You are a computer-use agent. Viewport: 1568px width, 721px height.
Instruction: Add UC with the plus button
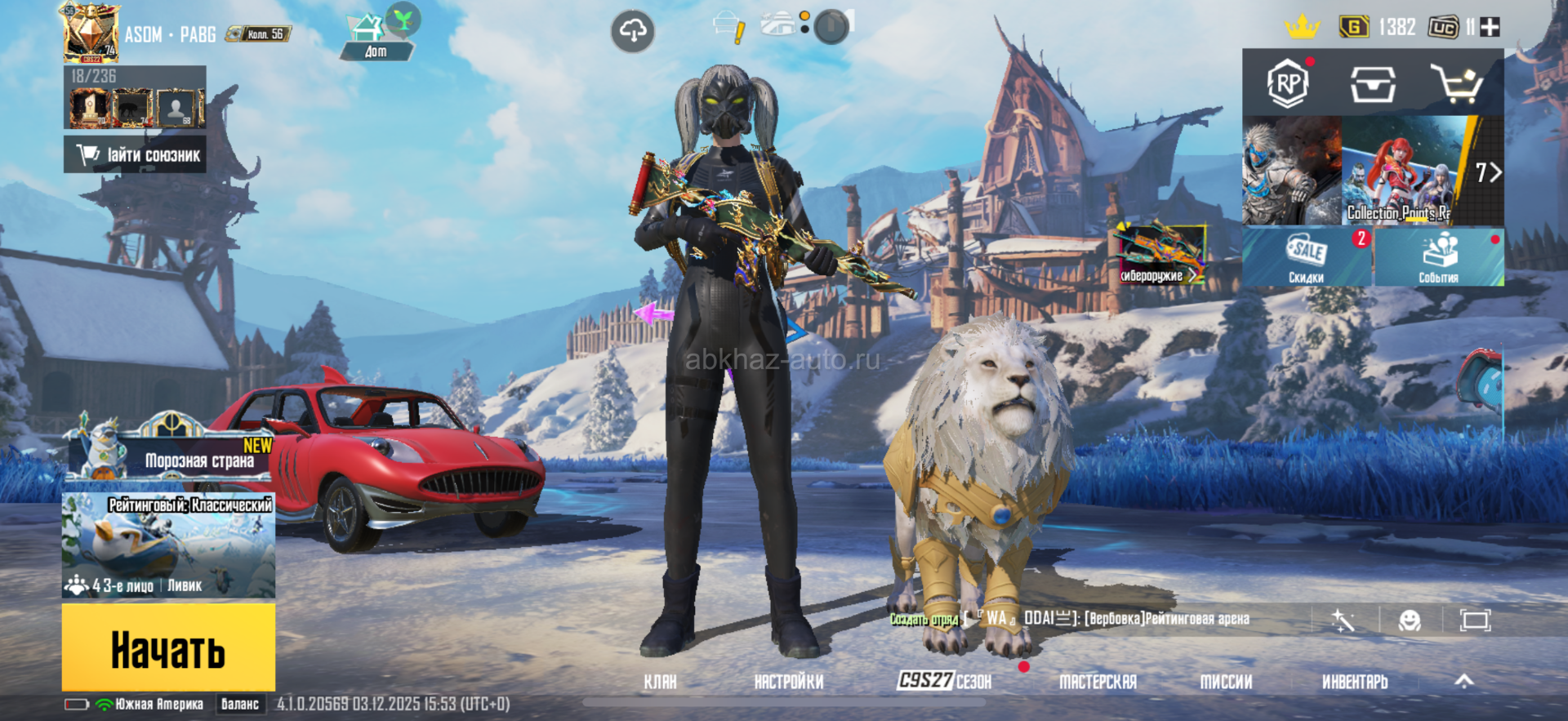[1490, 28]
